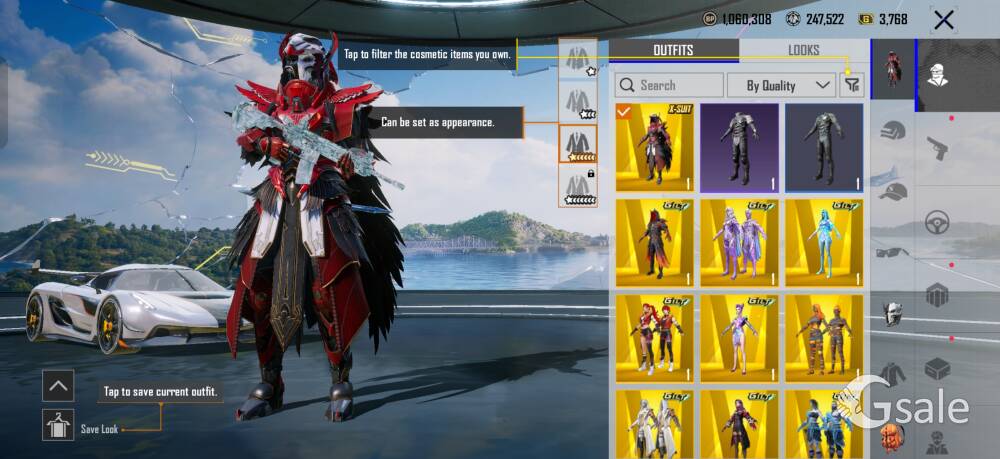Select the Outfits tab
1000x459 pixels.
coord(673,50)
